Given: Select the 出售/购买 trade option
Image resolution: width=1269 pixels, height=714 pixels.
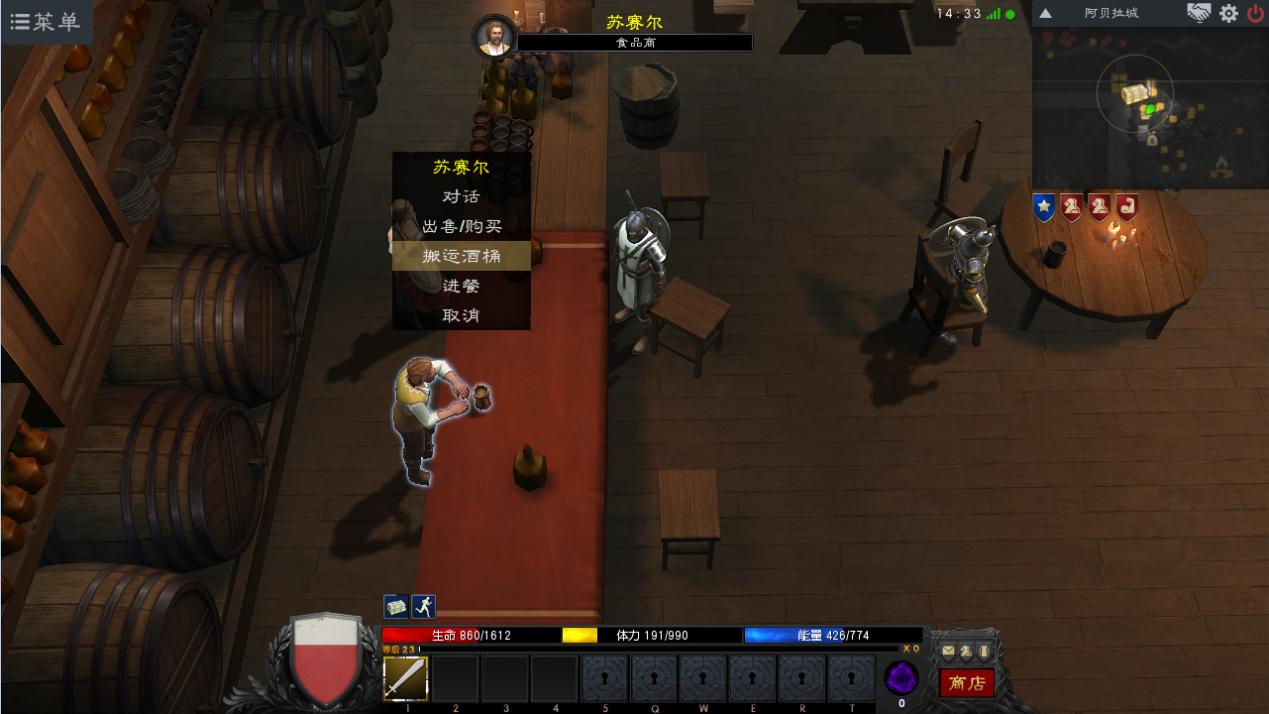Looking at the screenshot, I should click(x=461, y=227).
